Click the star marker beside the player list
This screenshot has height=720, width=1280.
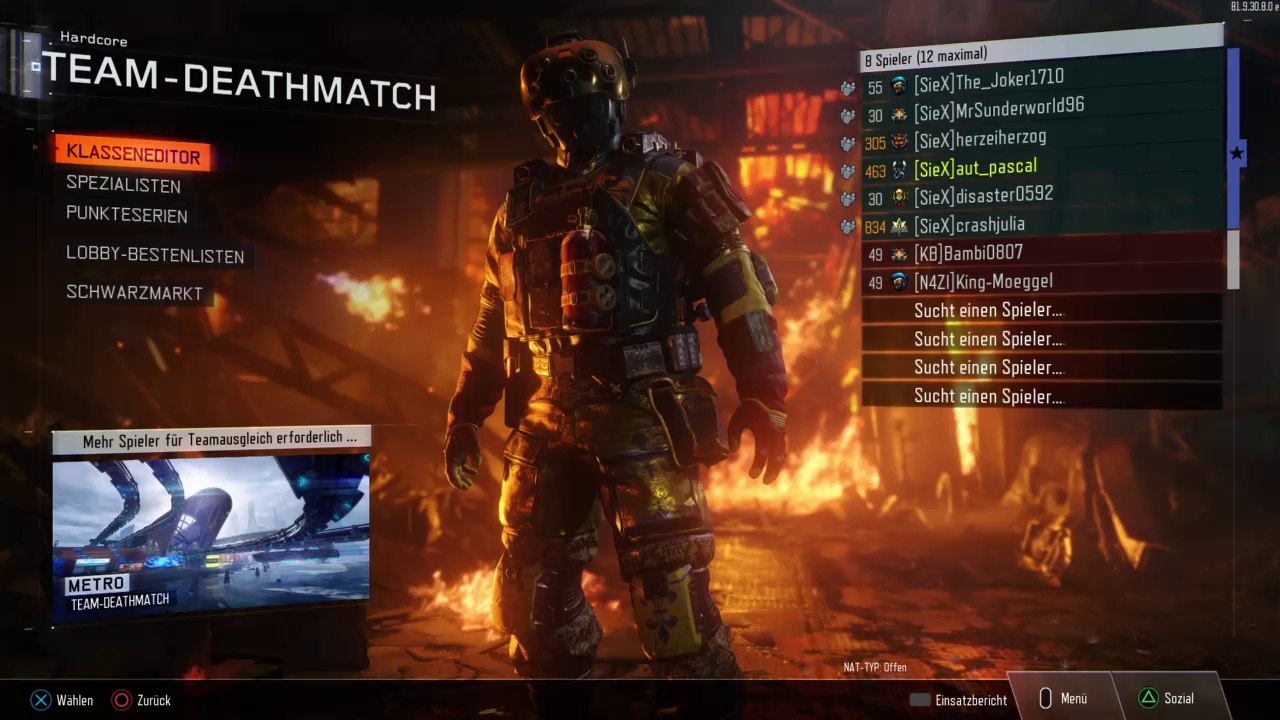(1237, 154)
